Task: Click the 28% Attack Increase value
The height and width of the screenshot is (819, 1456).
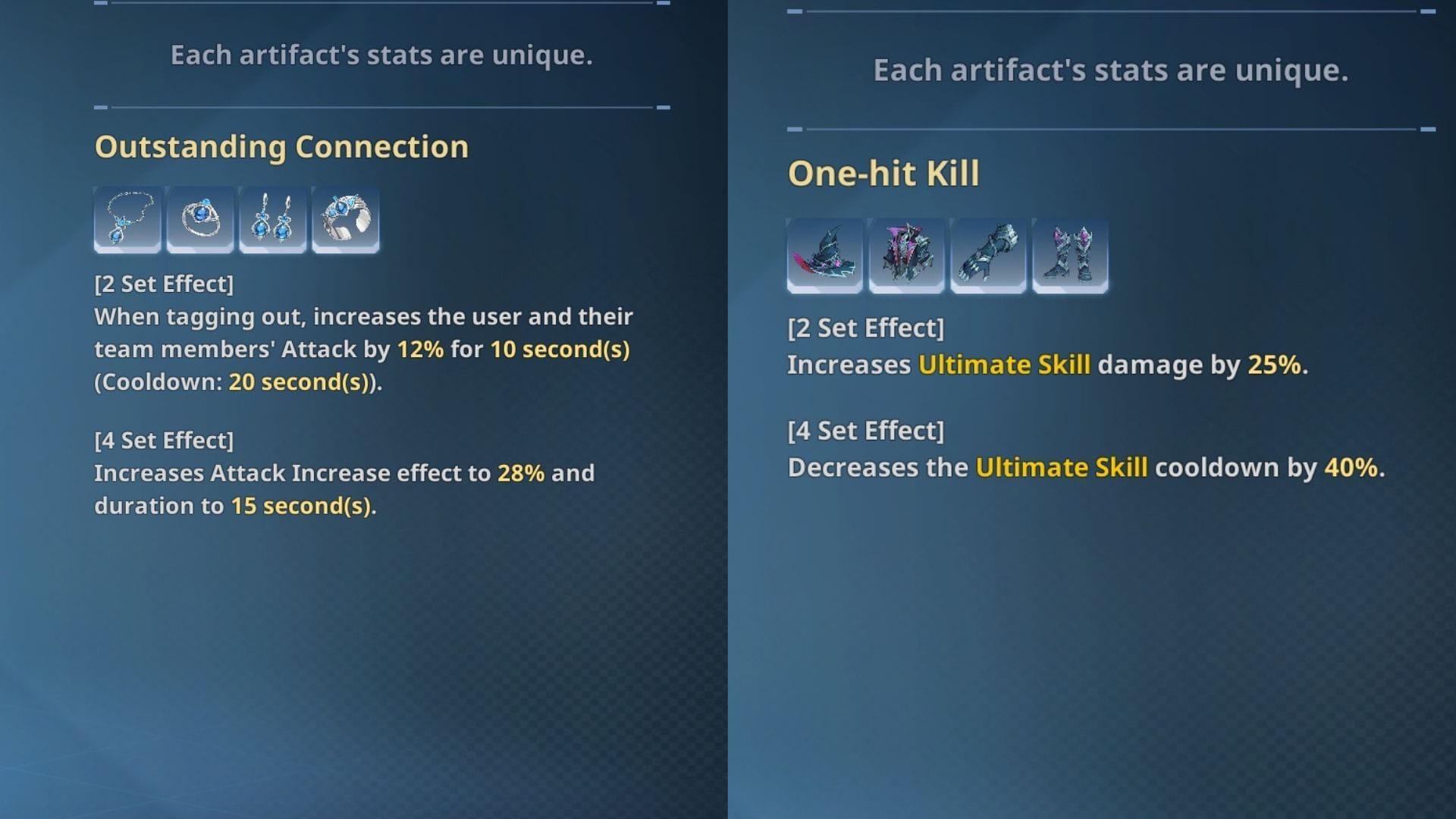Action: click(x=520, y=473)
